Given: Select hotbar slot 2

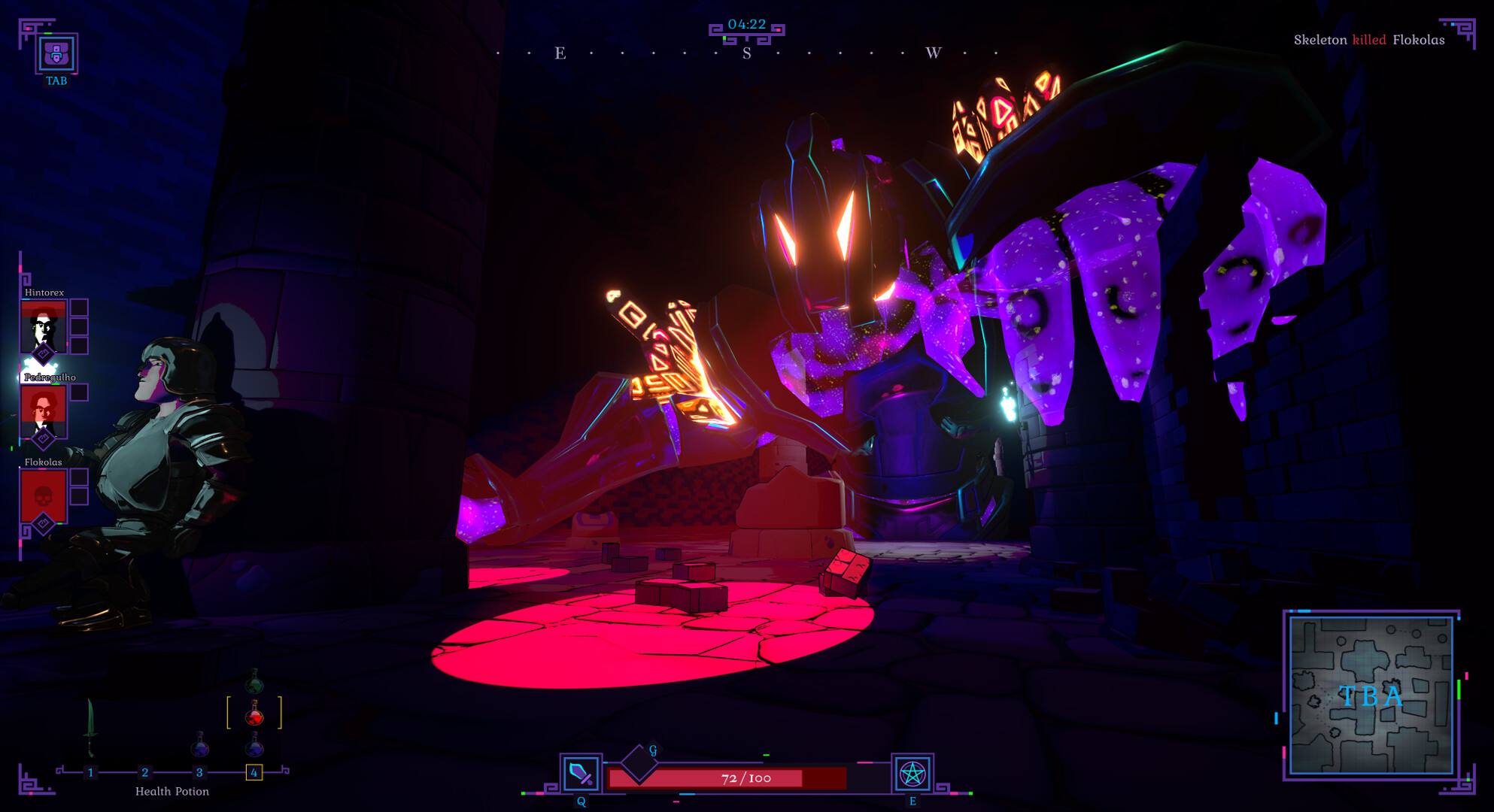Looking at the screenshot, I should point(144,771).
